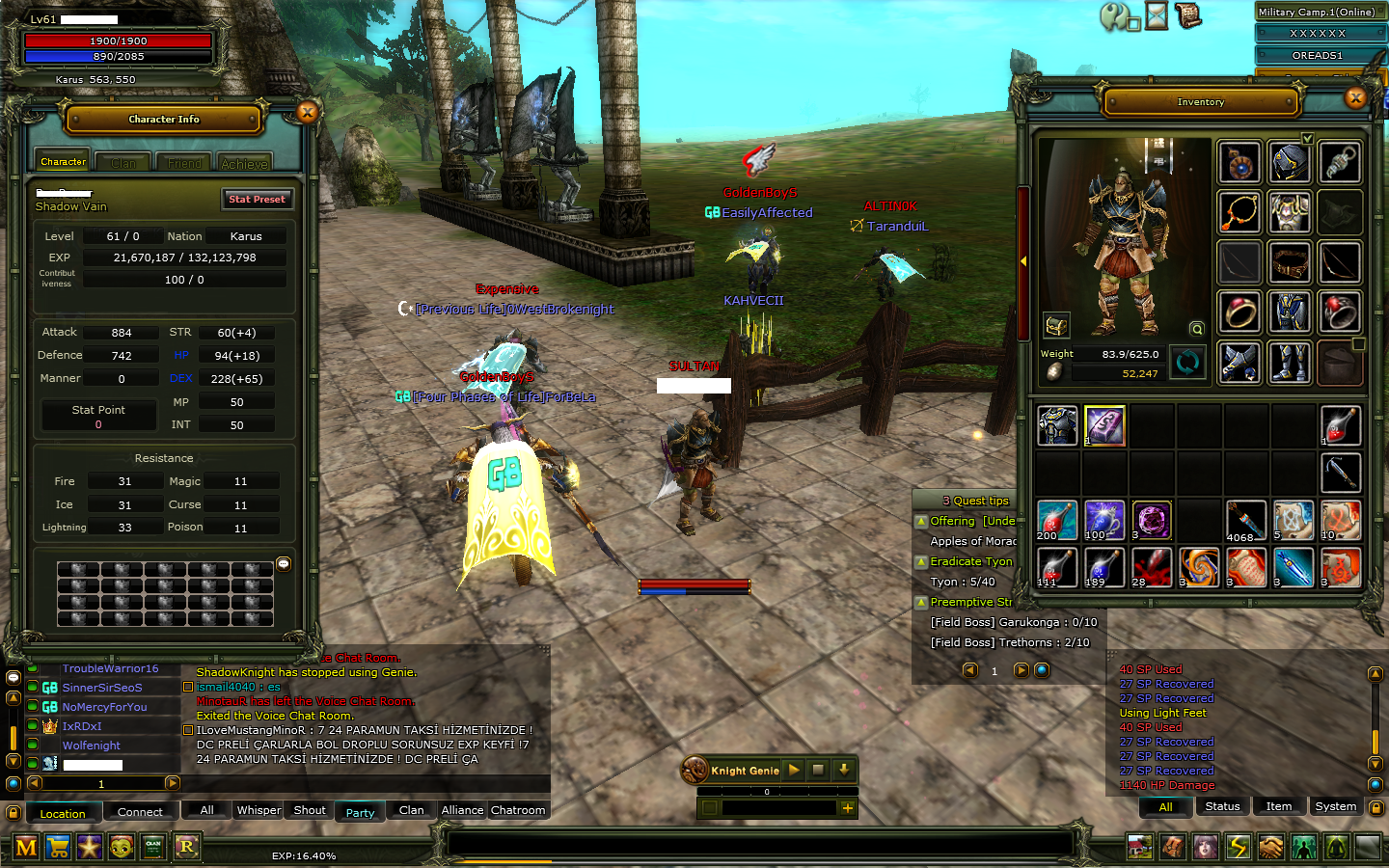This screenshot has height=868, width=1389.
Task: Switch to the Clan tab
Action: (123, 163)
